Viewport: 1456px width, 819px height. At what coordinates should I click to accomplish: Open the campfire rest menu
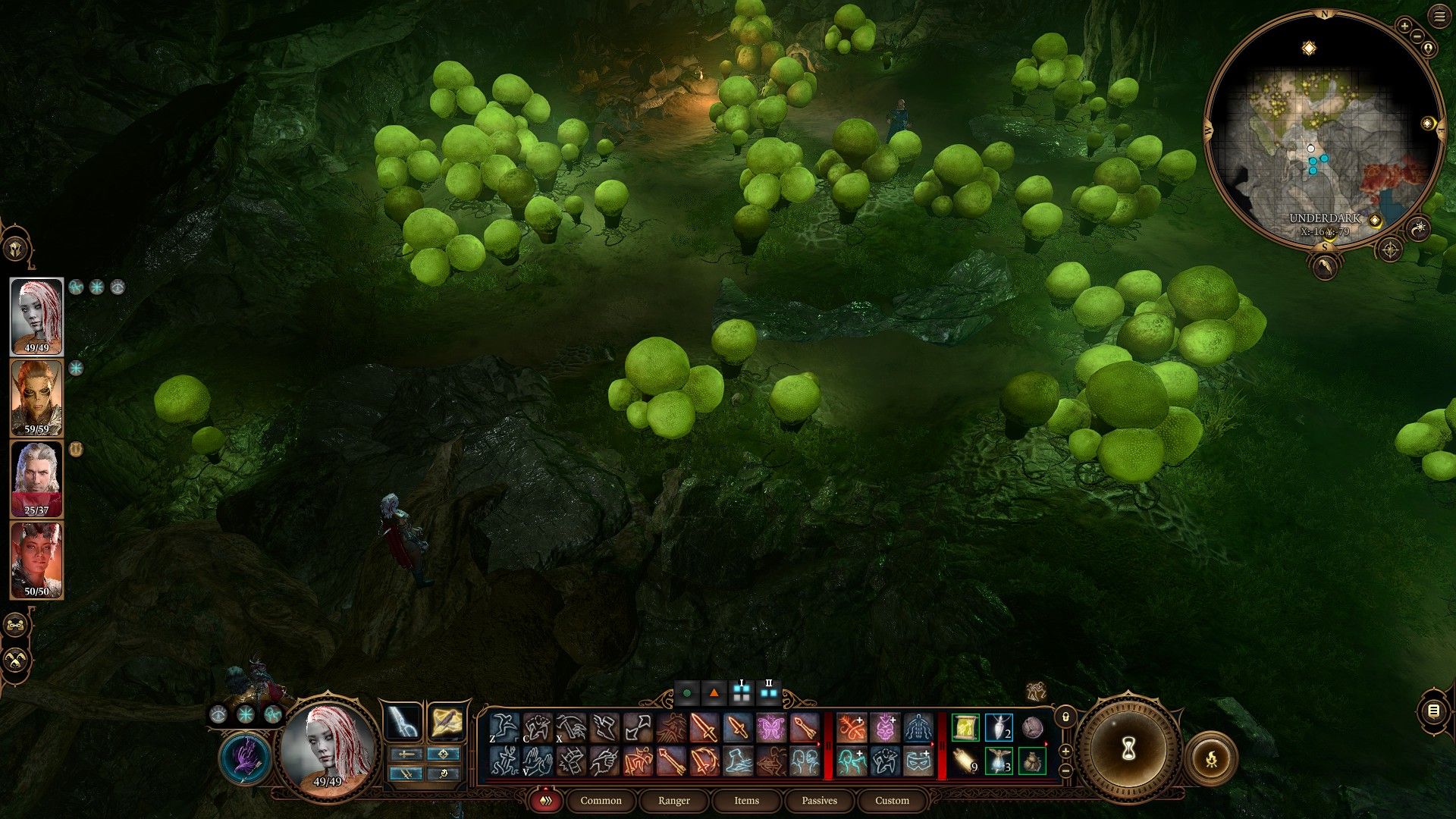(1211, 758)
